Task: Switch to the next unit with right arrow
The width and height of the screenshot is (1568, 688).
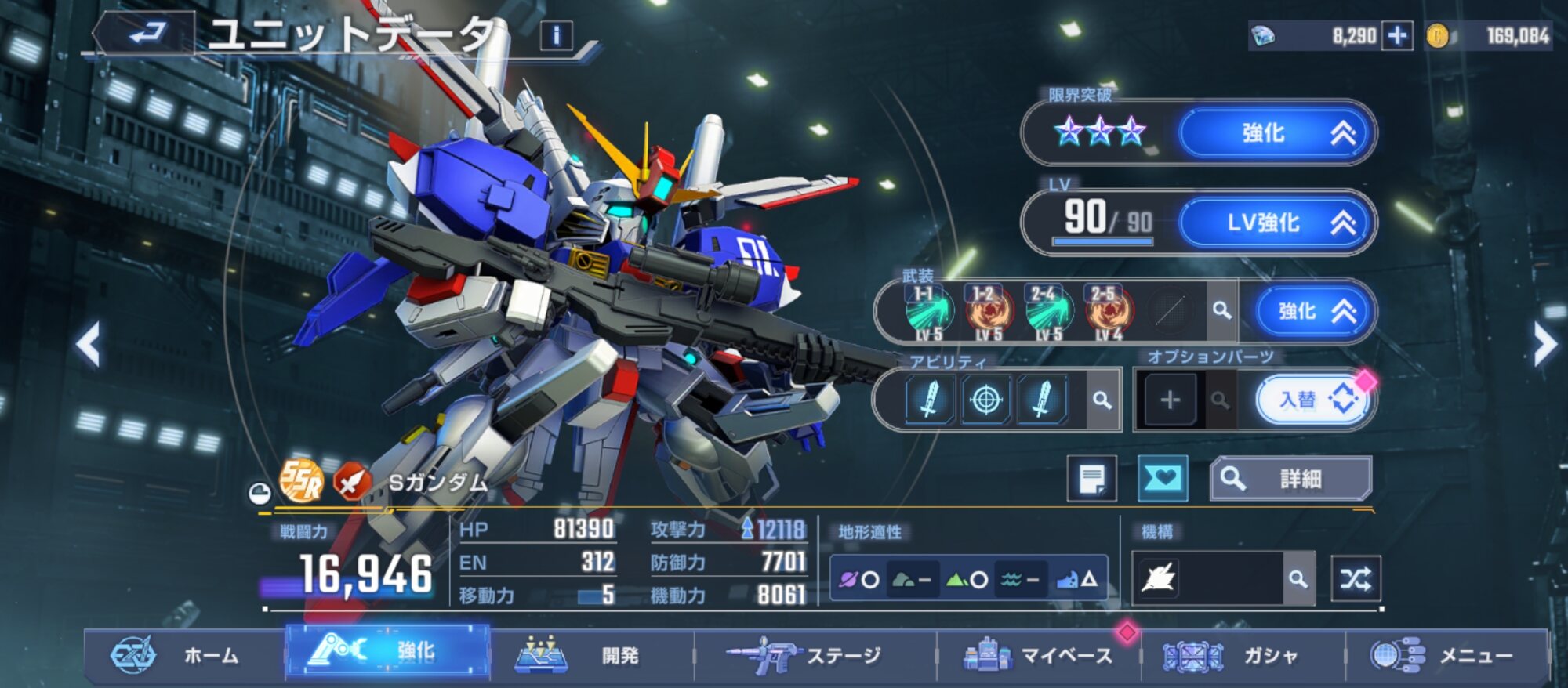Action: [1544, 344]
